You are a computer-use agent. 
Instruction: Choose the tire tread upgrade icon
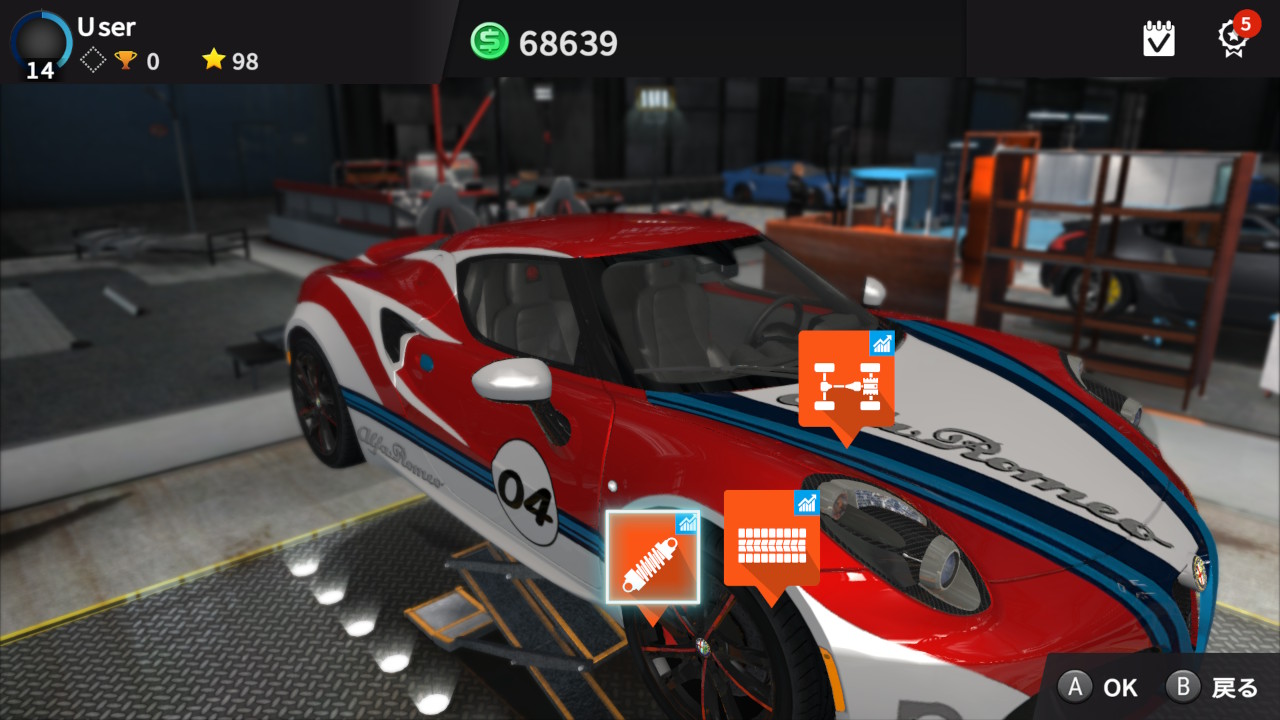pyautogui.click(x=771, y=538)
